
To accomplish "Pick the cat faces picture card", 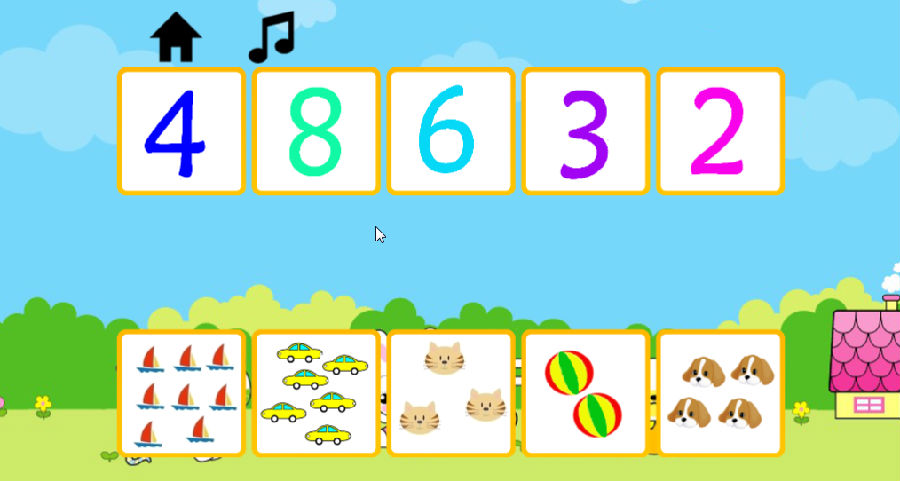I will tap(451, 393).
